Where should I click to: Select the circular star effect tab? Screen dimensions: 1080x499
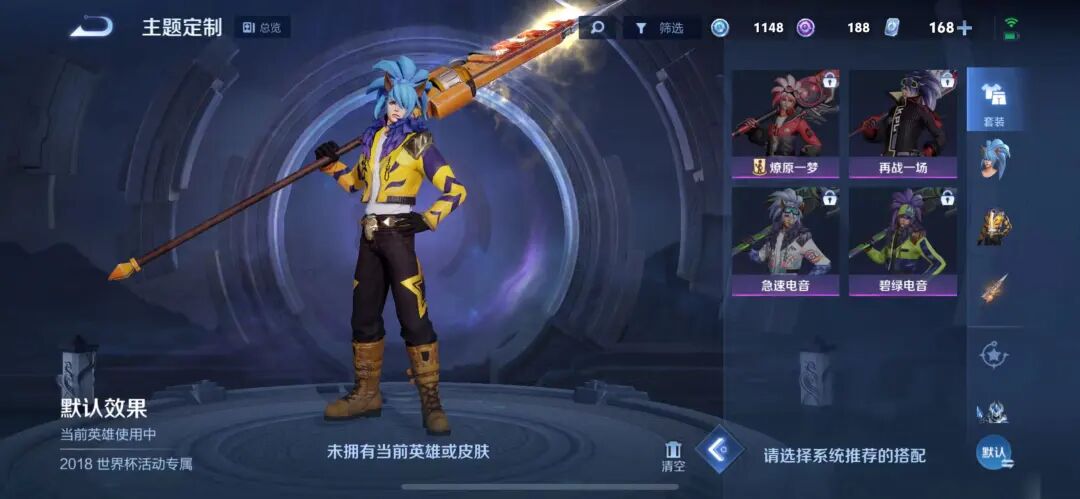[993, 354]
